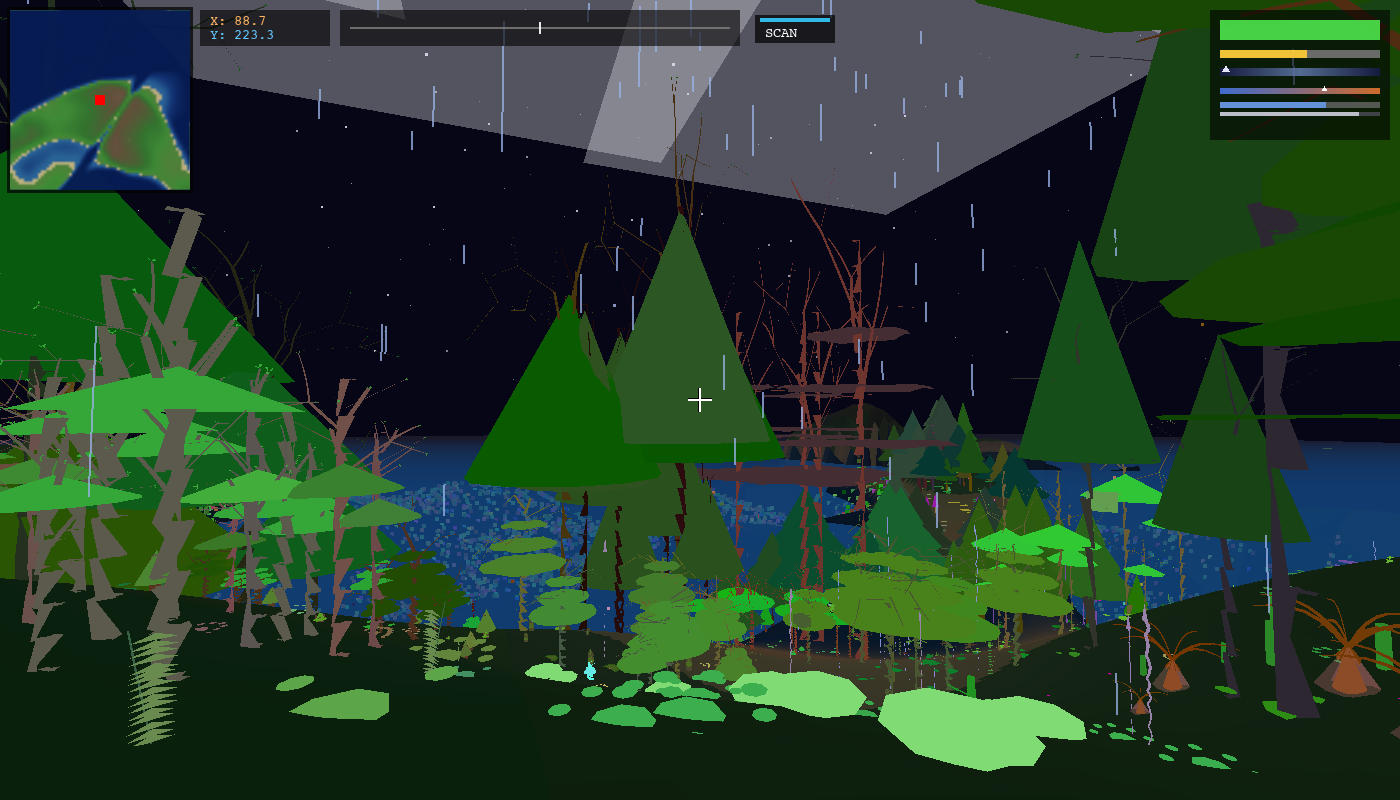The height and width of the screenshot is (800, 1400).
Task: Select the glowing cyan creature near the pond edge
Action: 592,672
